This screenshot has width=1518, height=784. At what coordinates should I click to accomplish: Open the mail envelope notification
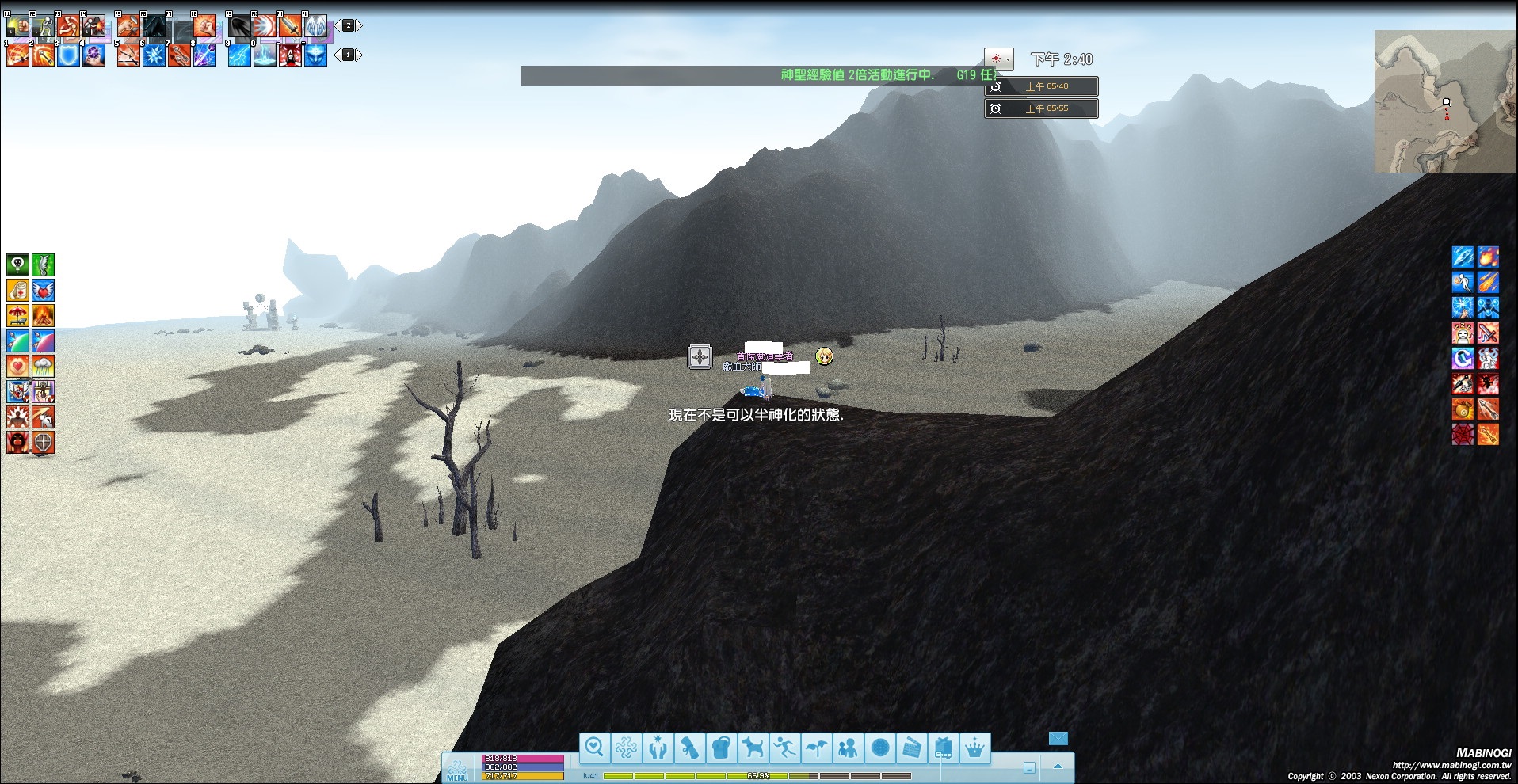click(x=1058, y=738)
